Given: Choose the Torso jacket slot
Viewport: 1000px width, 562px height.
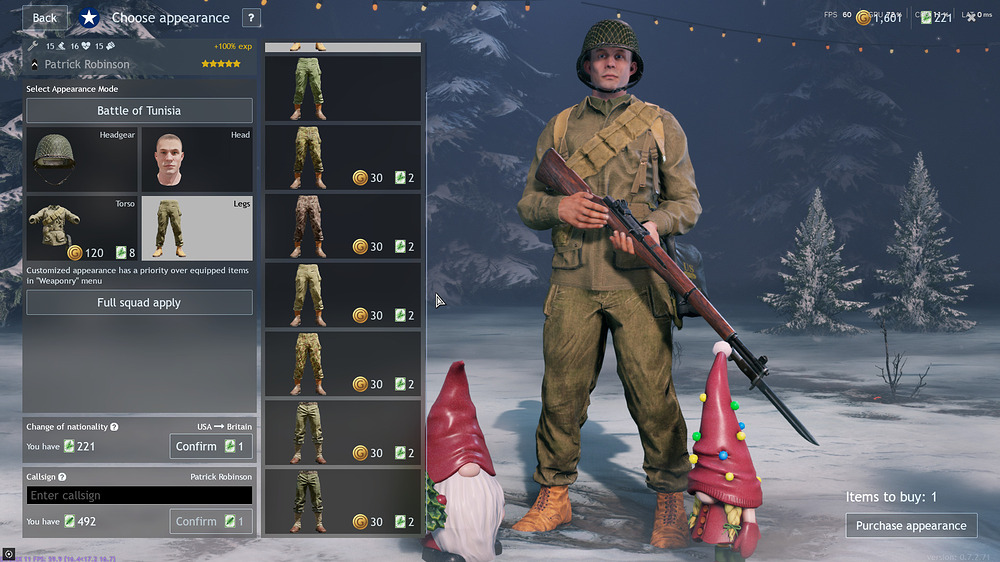Looking at the screenshot, I should [x=81, y=227].
